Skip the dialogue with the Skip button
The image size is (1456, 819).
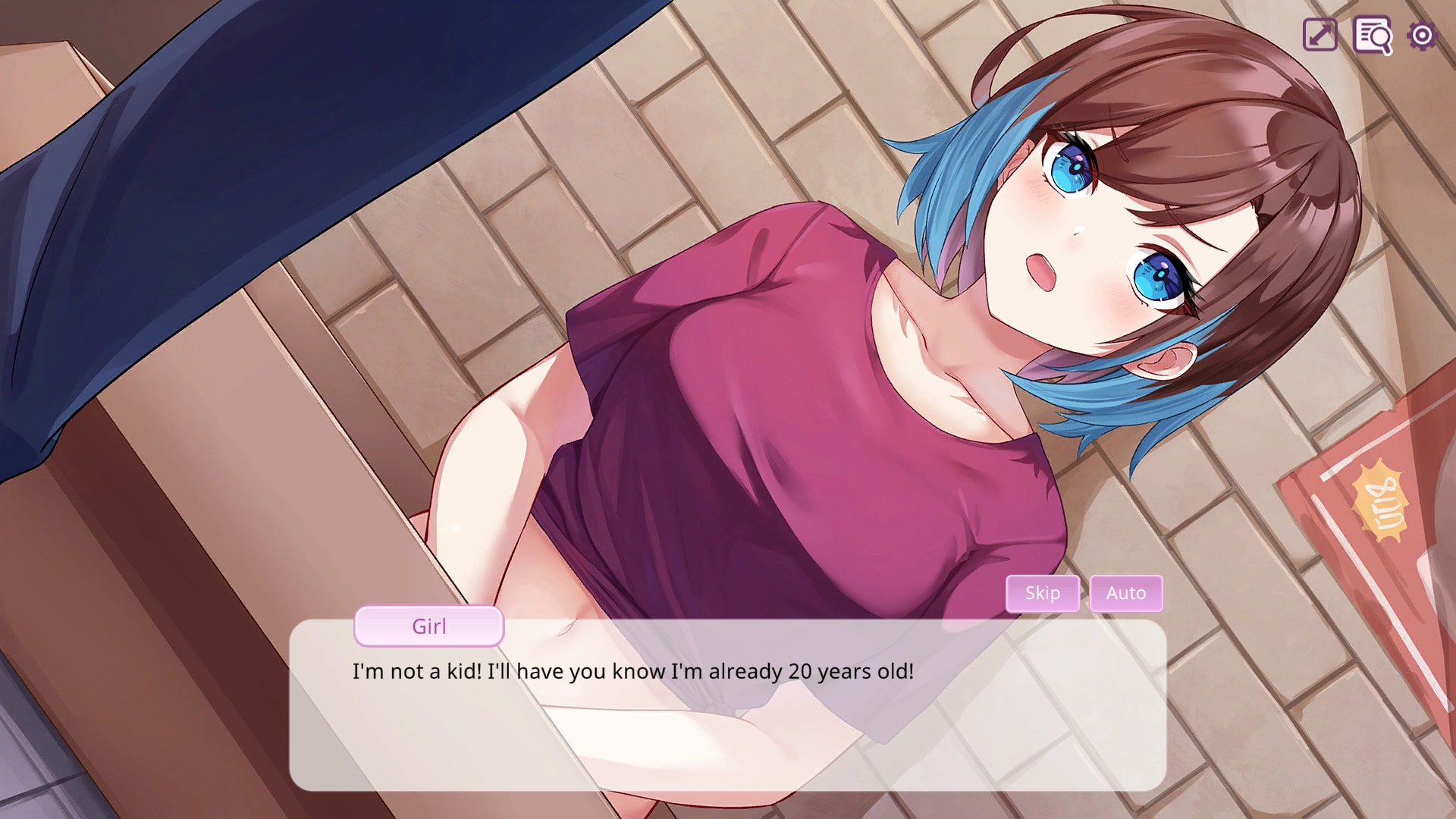1043,593
